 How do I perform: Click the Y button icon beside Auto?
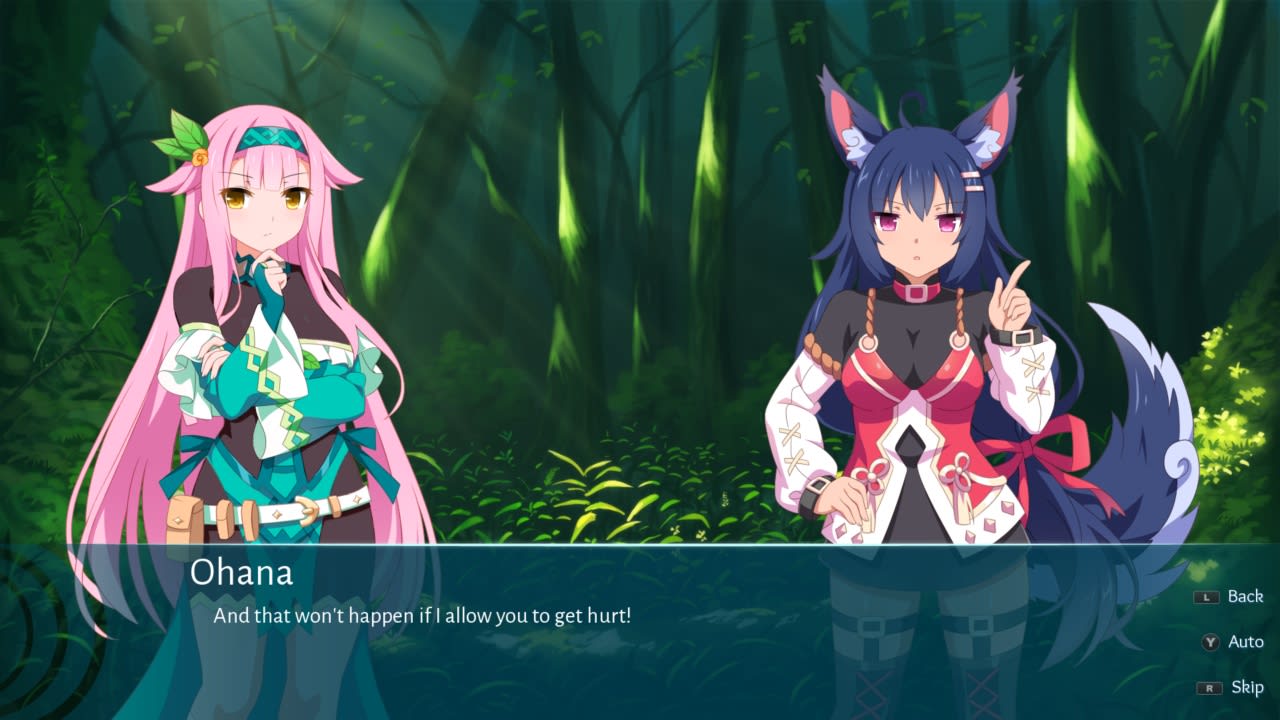1210,642
